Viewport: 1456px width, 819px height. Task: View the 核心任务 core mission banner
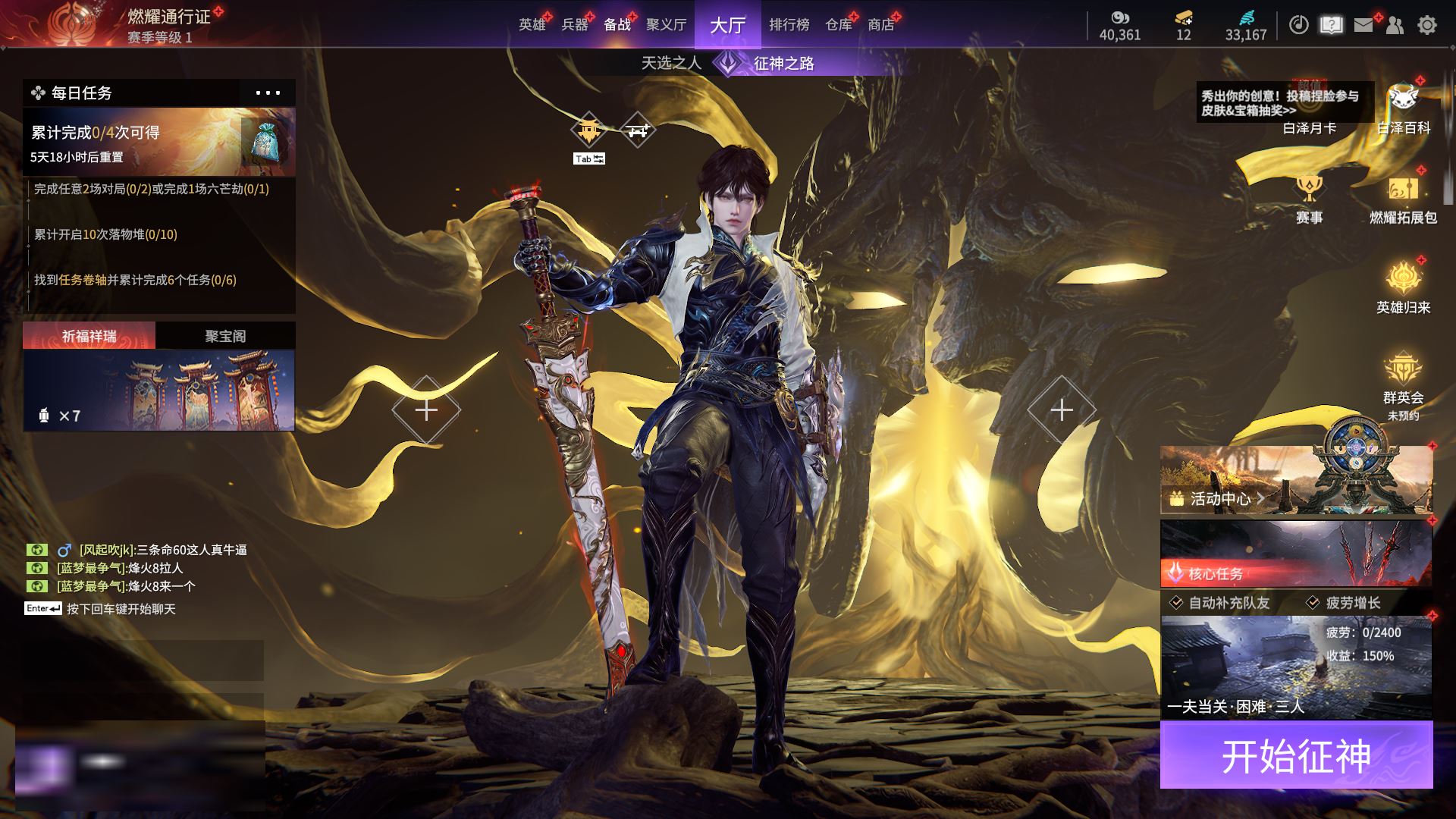pyautogui.click(x=1296, y=554)
